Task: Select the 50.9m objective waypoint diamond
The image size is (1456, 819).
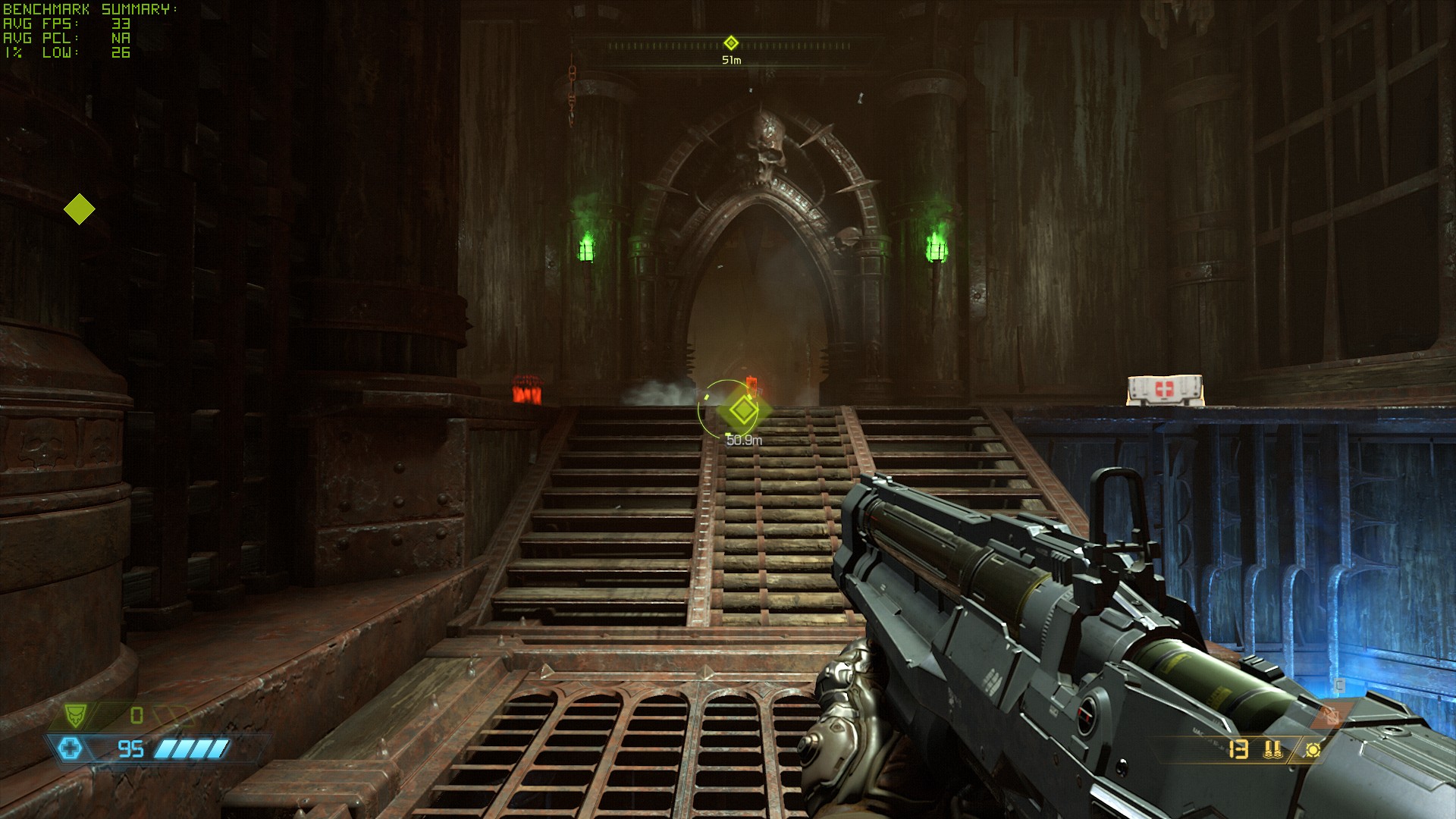Action: pos(743,410)
